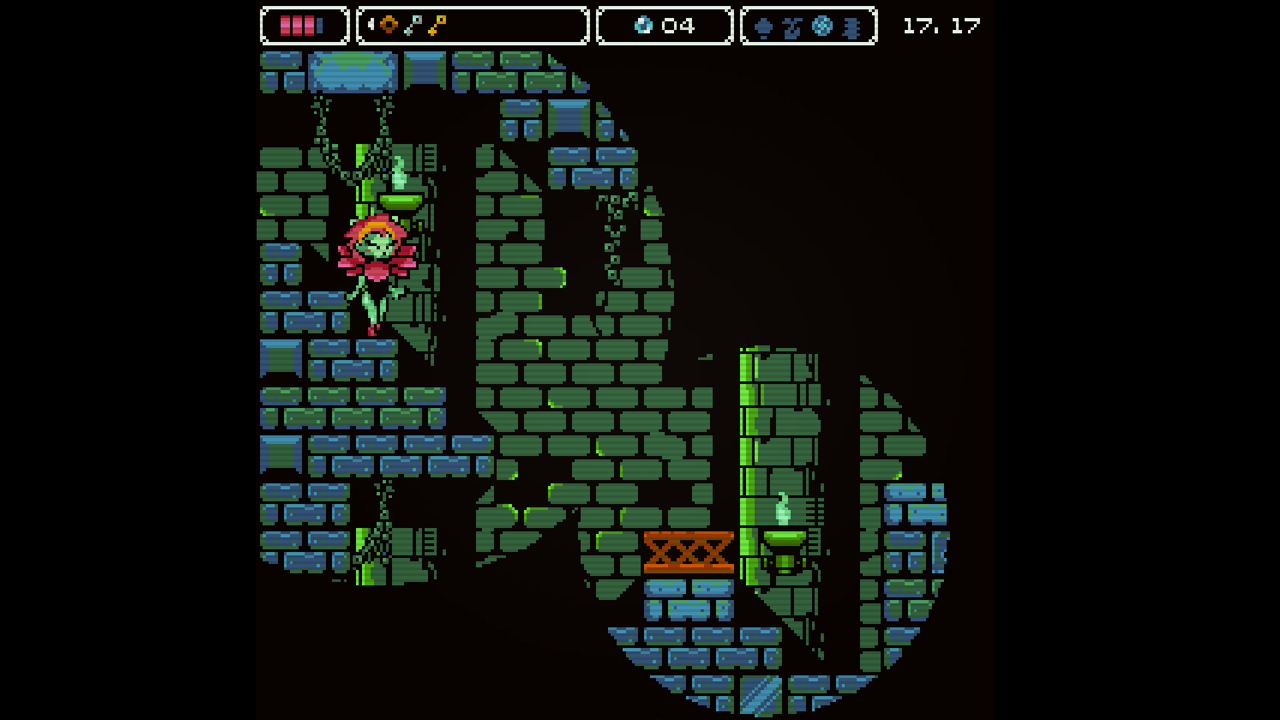Click the orange crossbeam platform

pyautogui.click(x=688, y=552)
